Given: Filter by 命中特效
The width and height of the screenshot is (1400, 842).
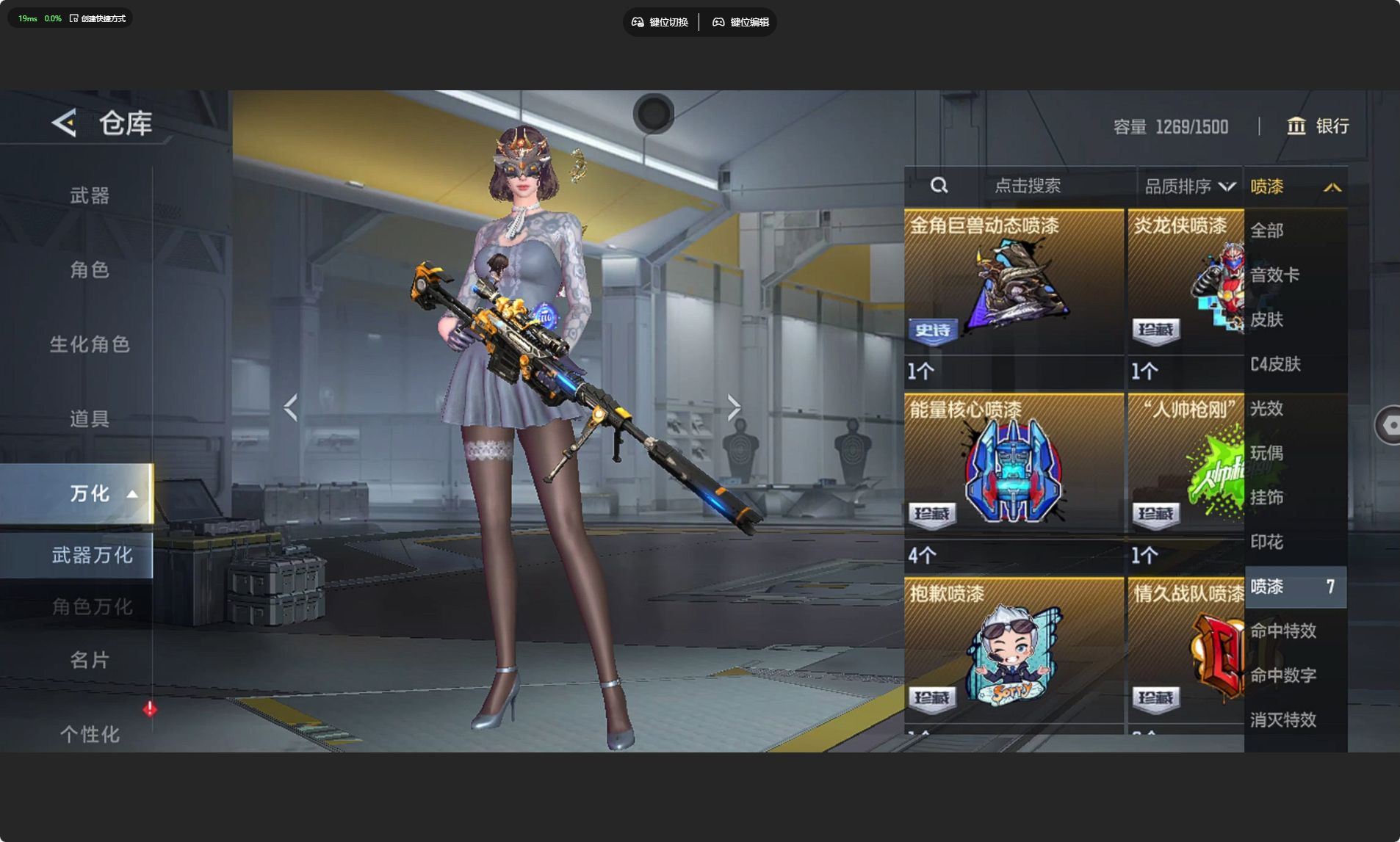Looking at the screenshot, I should 1283,631.
